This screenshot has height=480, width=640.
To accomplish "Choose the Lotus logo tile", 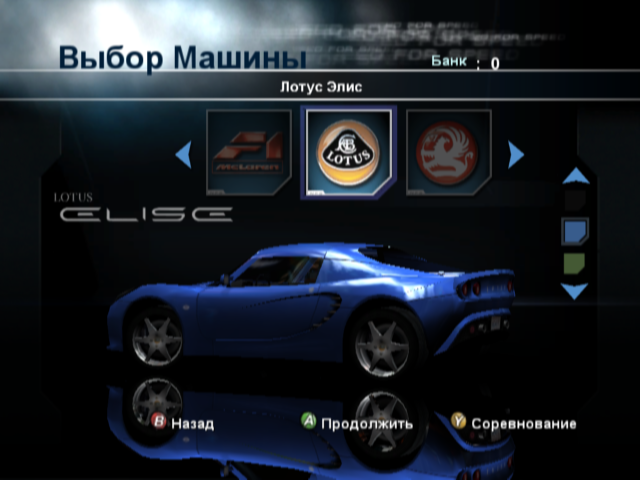I will click(349, 153).
